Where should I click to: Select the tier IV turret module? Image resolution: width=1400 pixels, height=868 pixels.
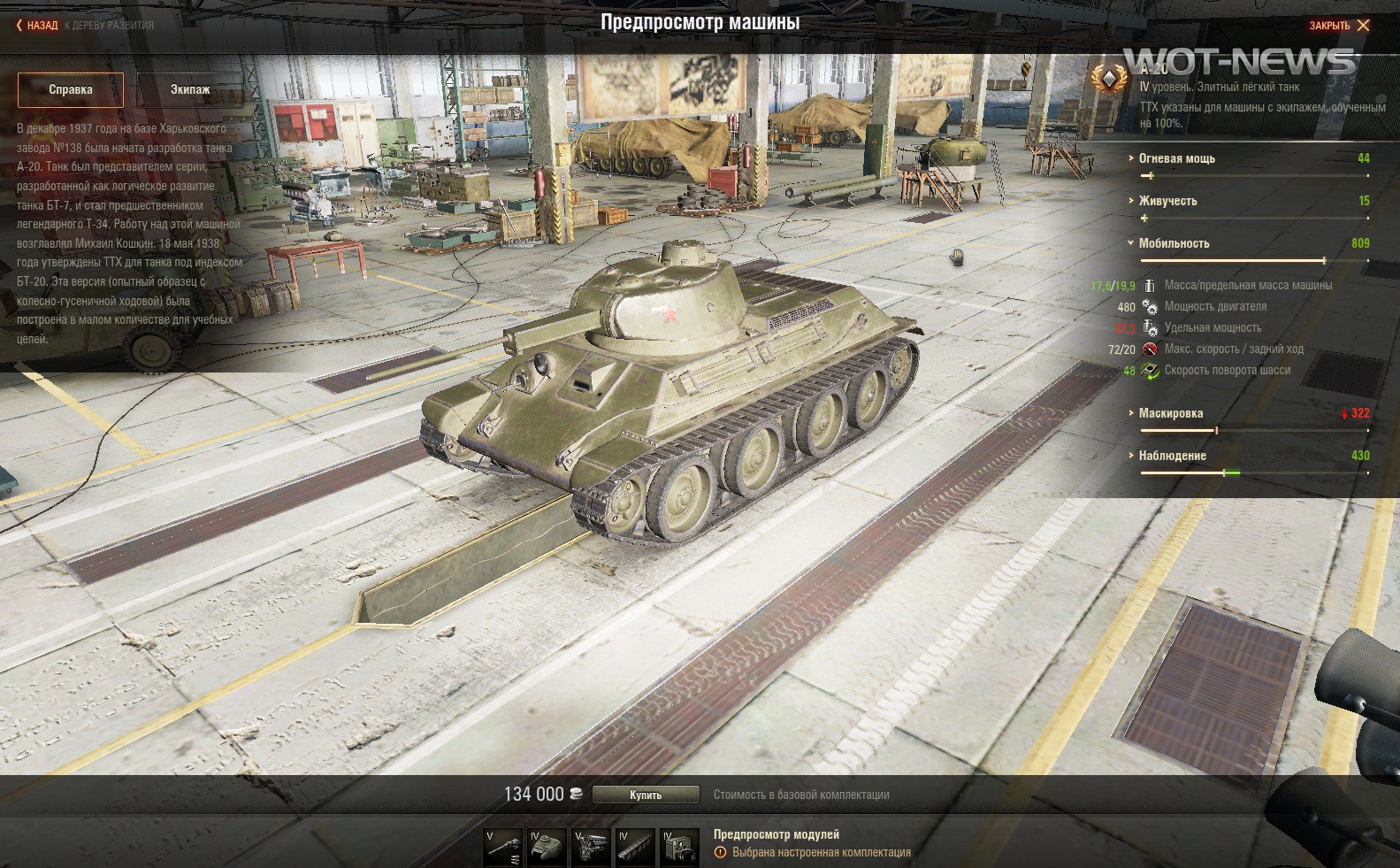pos(547,848)
